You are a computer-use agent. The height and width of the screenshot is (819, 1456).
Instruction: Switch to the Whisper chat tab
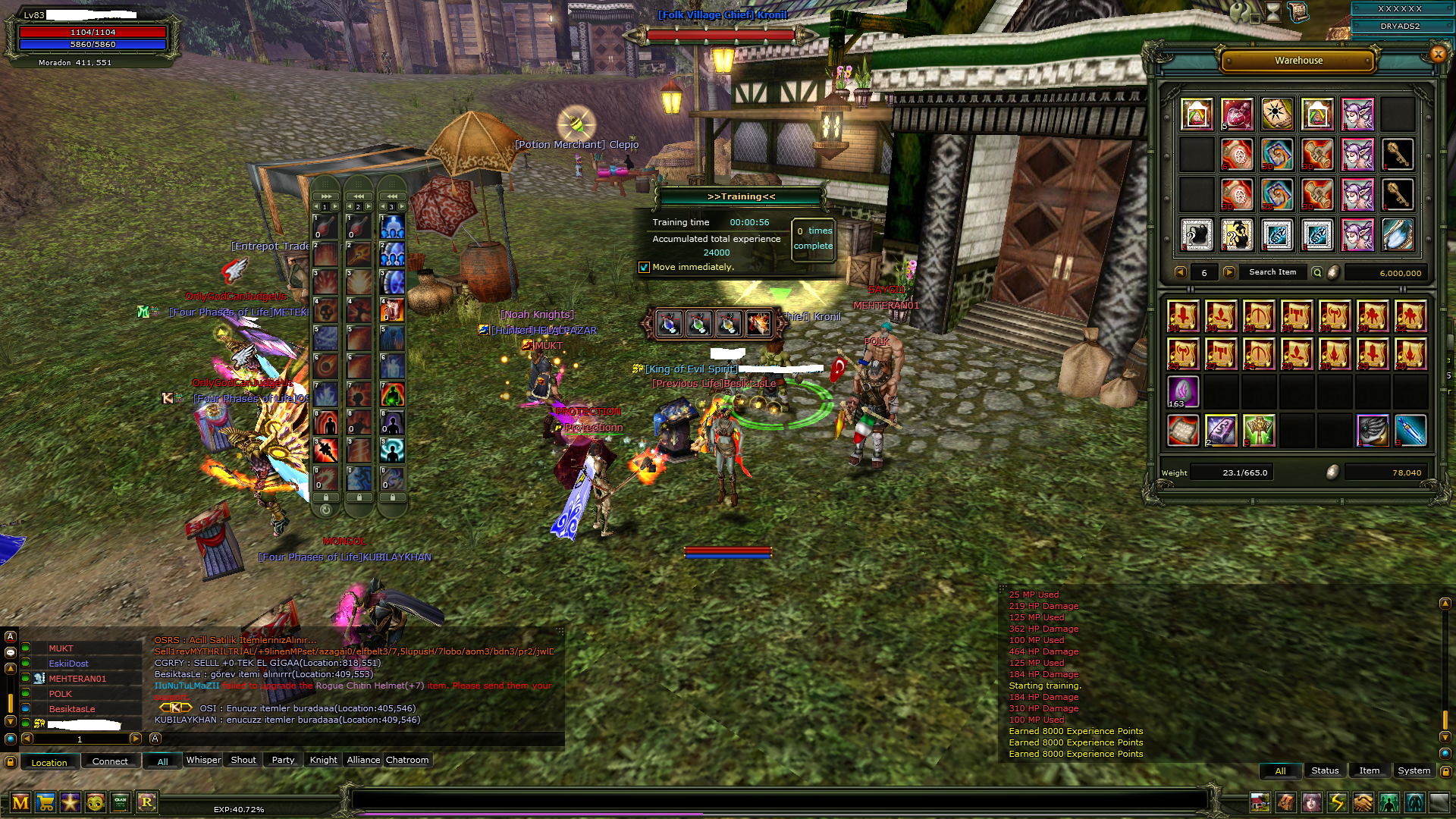pos(202,760)
